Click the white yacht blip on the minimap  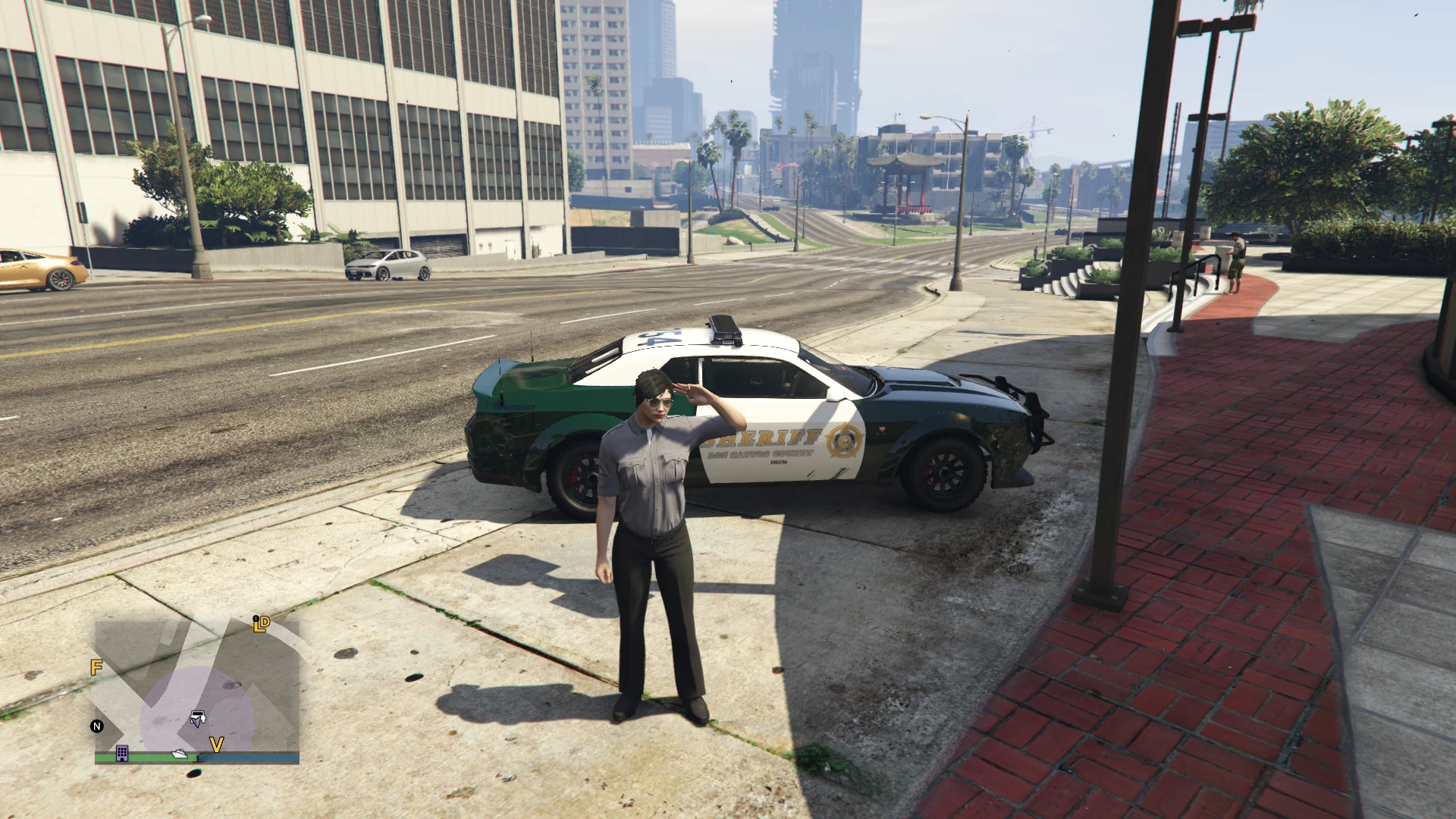pyautogui.click(x=180, y=753)
